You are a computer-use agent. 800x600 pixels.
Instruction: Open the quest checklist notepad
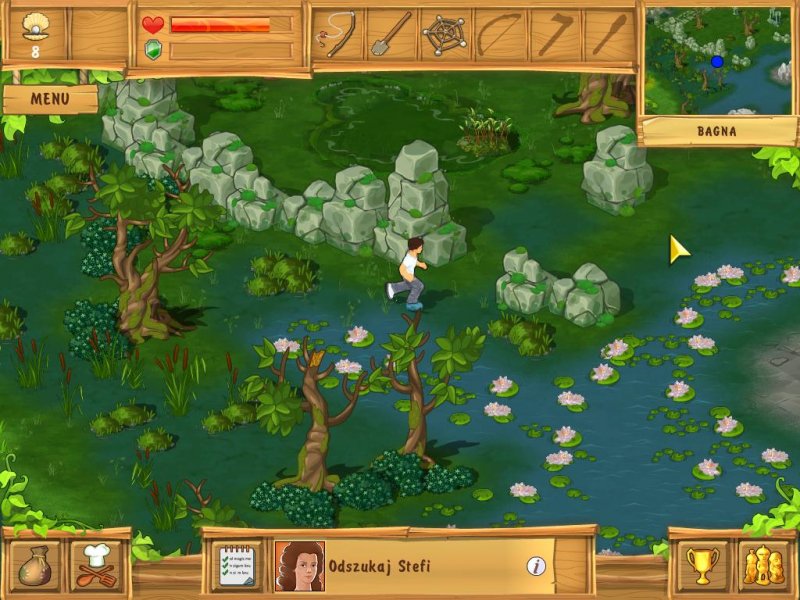240,566
